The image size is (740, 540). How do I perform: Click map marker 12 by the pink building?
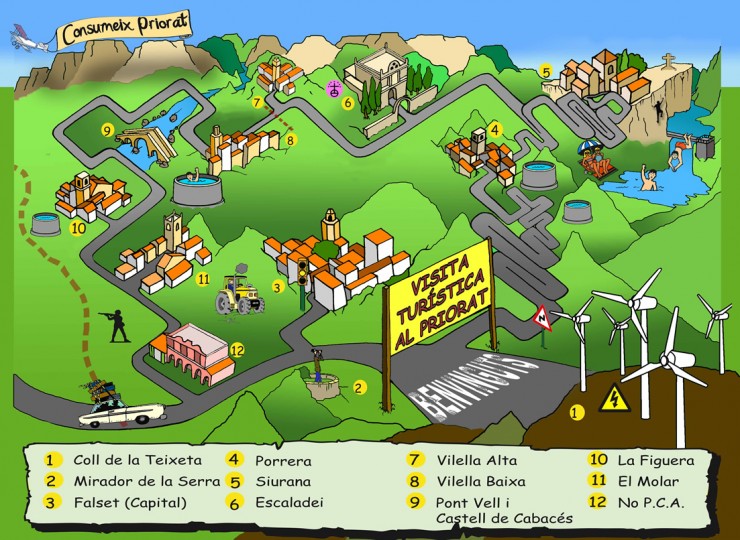click(237, 350)
